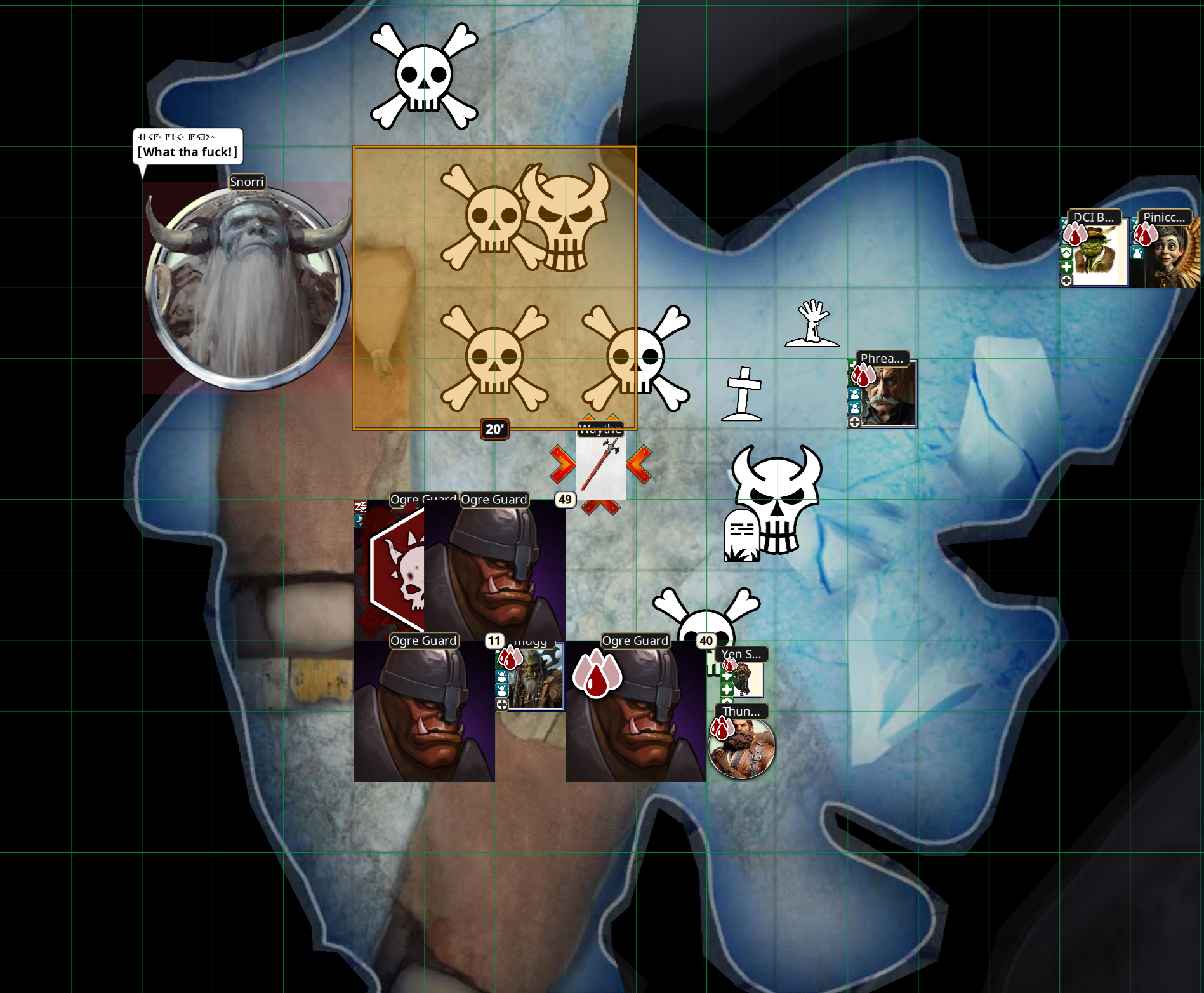Click the Snorri name tab above the portrait
Screen dimensions: 1204x993
[x=247, y=182]
